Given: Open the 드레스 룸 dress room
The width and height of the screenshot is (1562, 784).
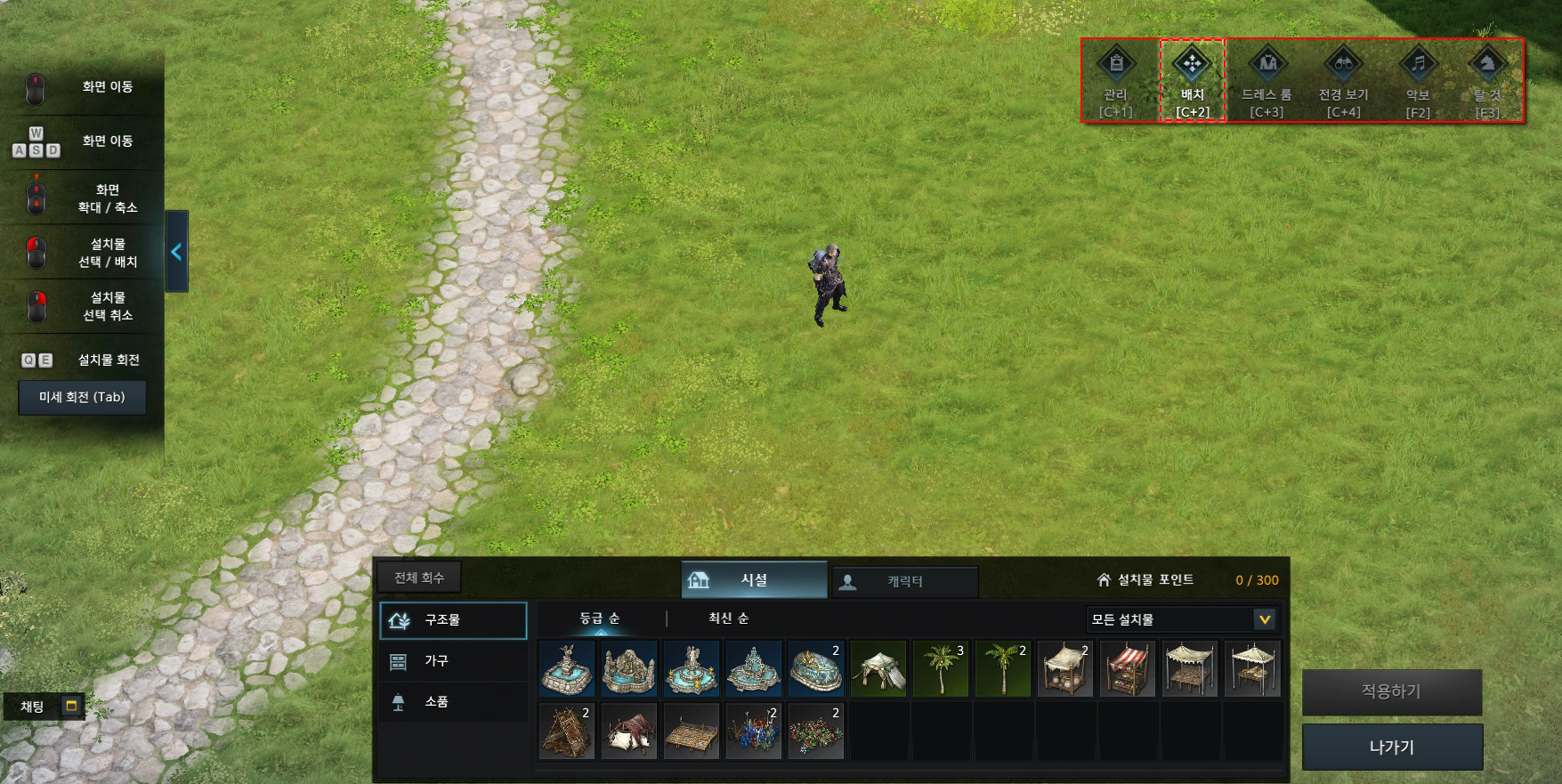Looking at the screenshot, I should [1267, 77].
